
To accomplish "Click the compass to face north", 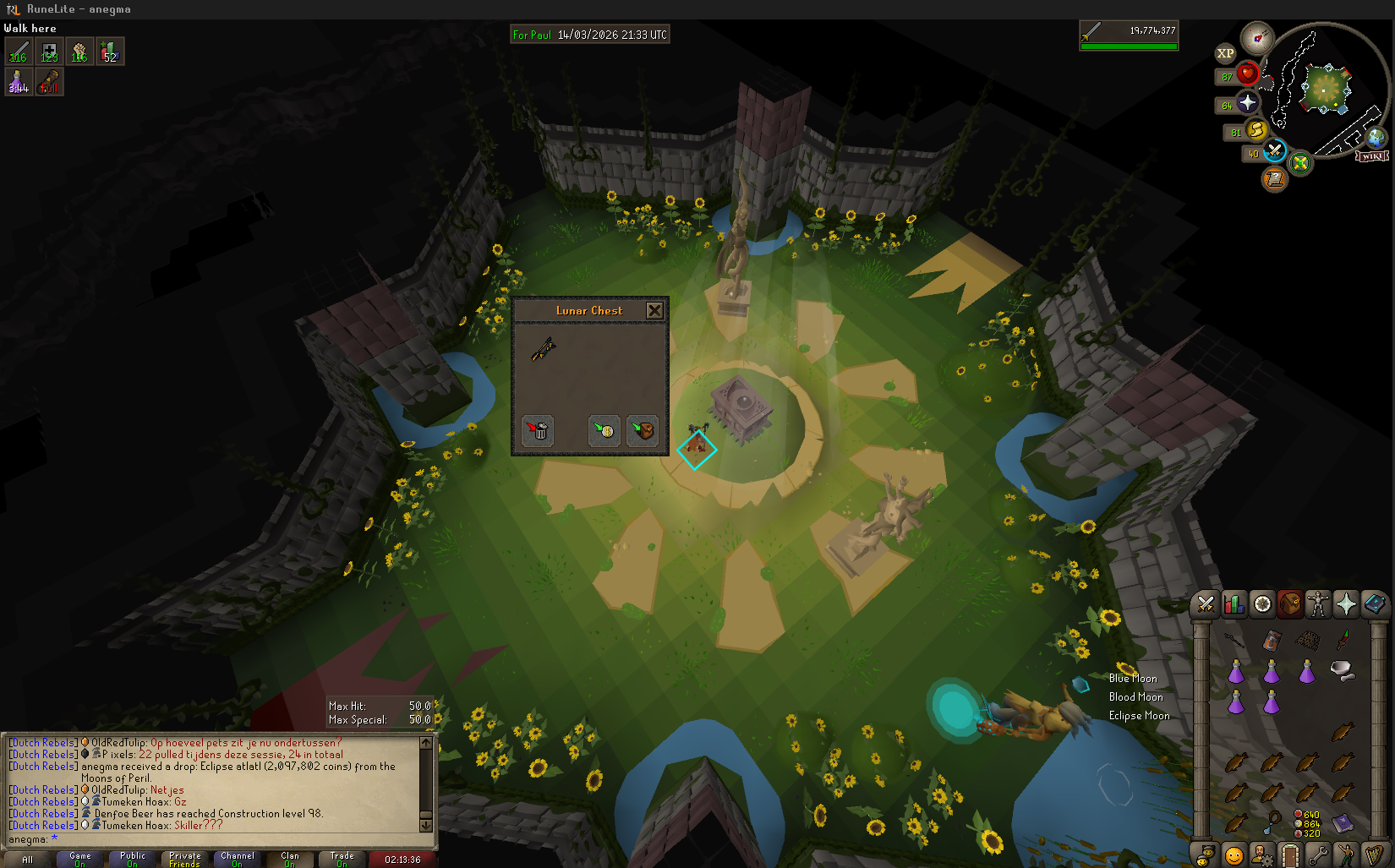I will [1257, 38].
